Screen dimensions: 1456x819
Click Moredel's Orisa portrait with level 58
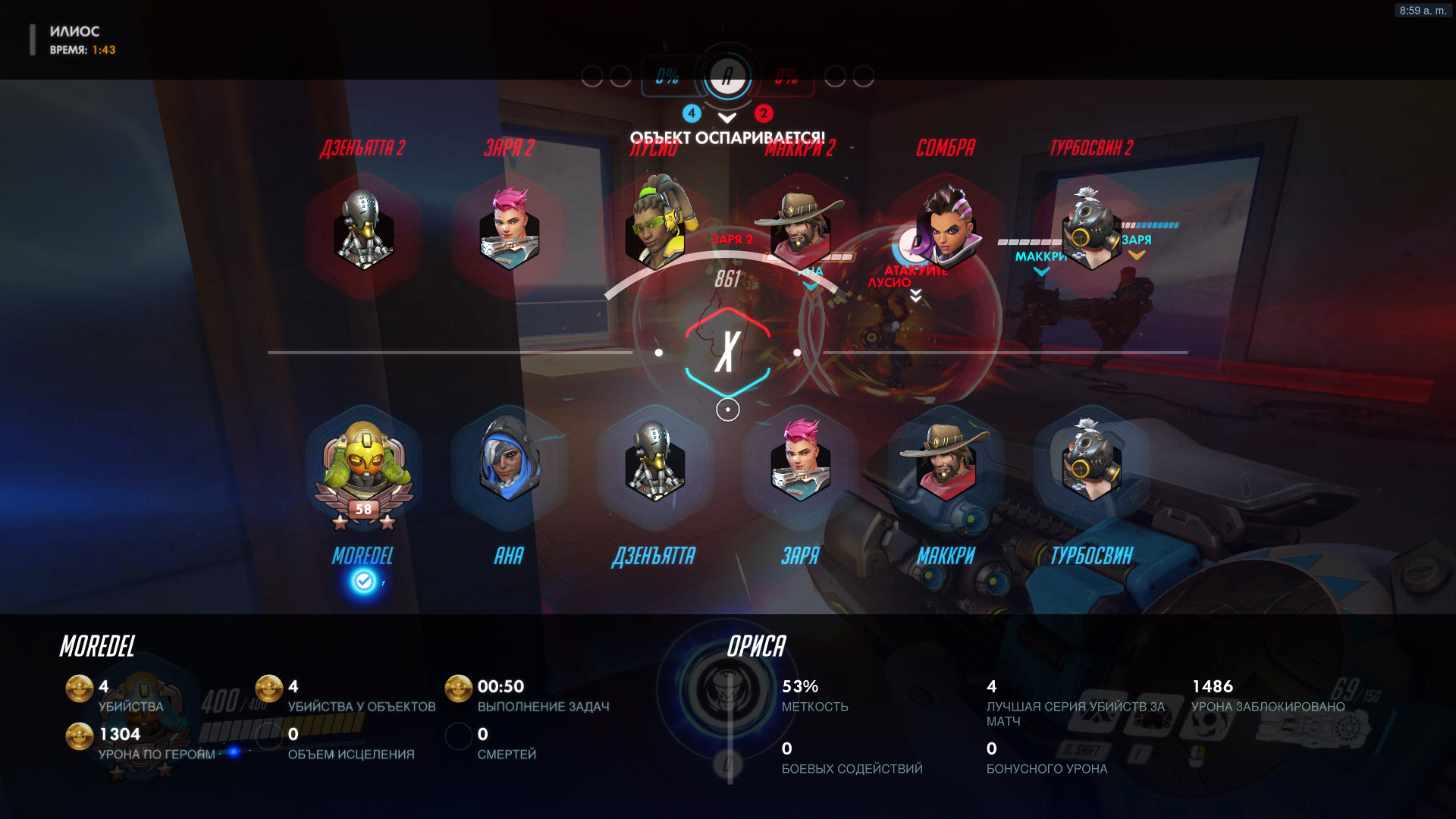click(363, 466)
